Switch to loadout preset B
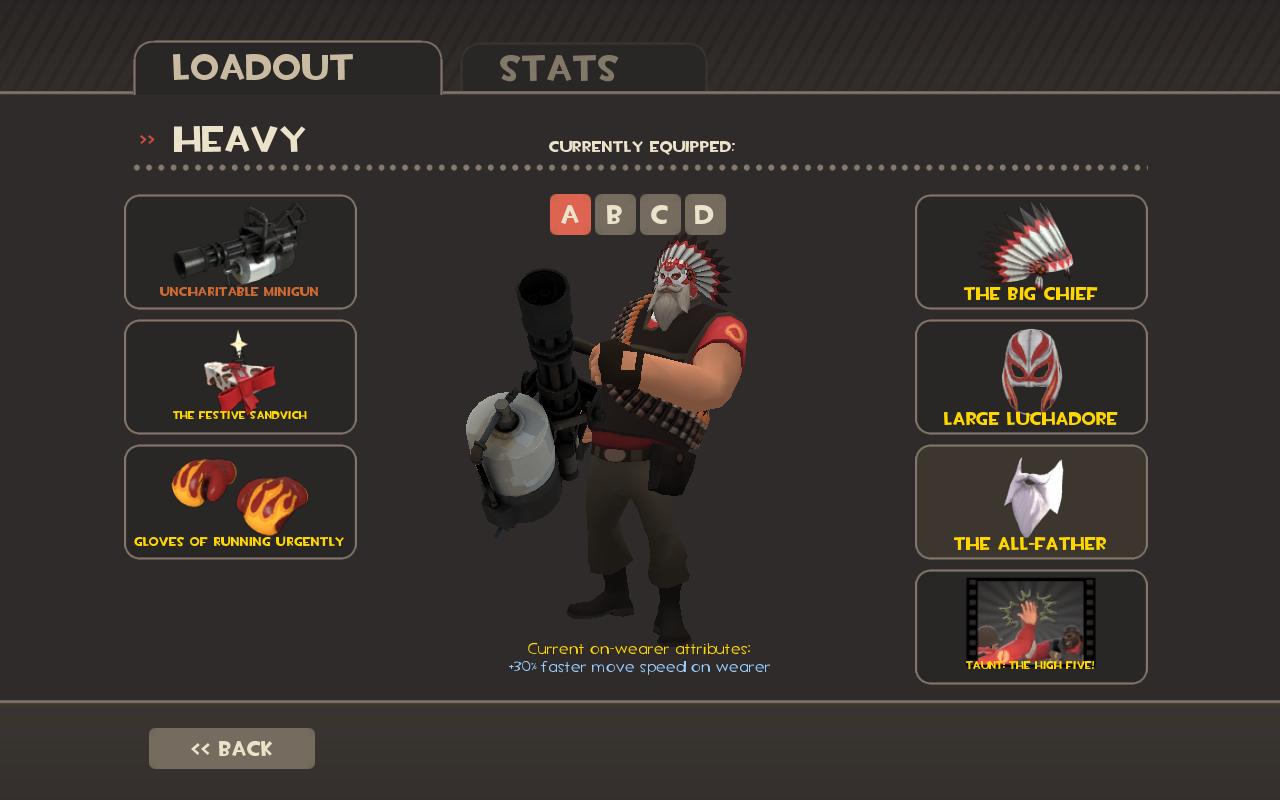This screenshot has height=800, width=1280. coord(614,214)
